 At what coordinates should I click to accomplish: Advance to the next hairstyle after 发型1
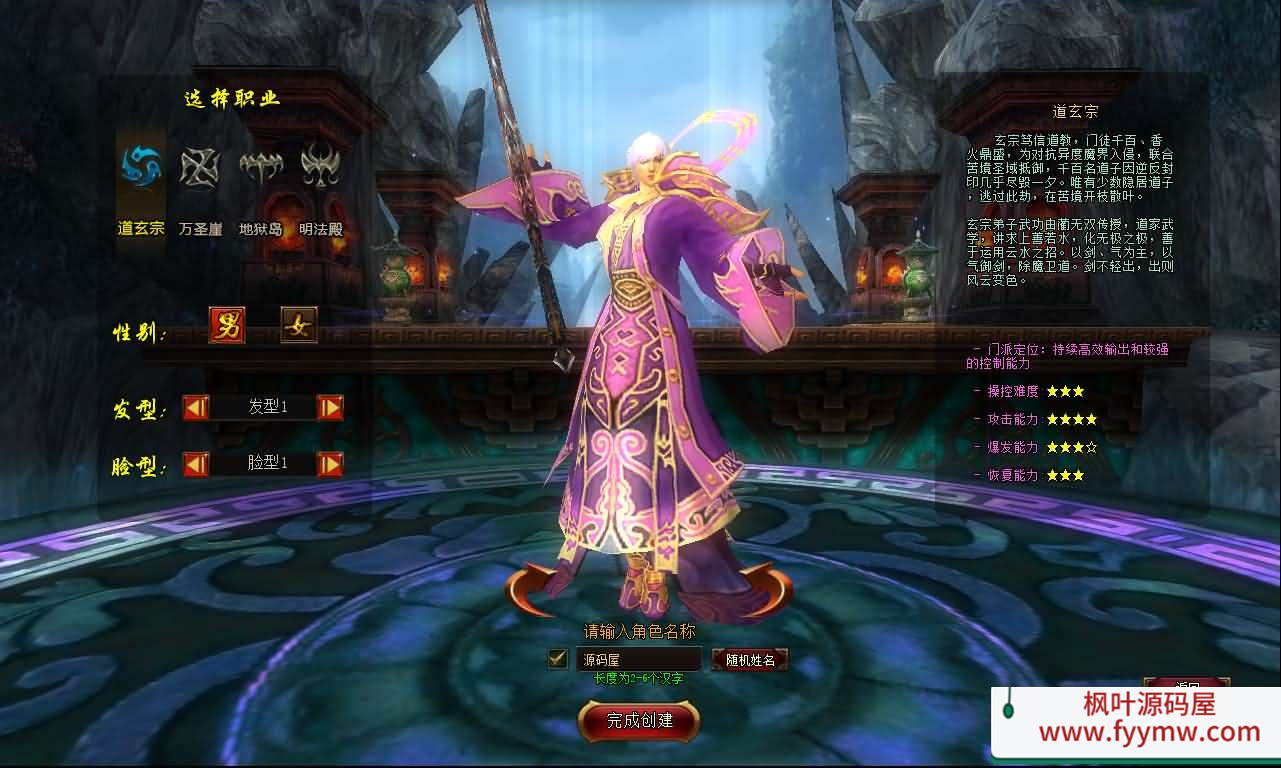point(330,407)
